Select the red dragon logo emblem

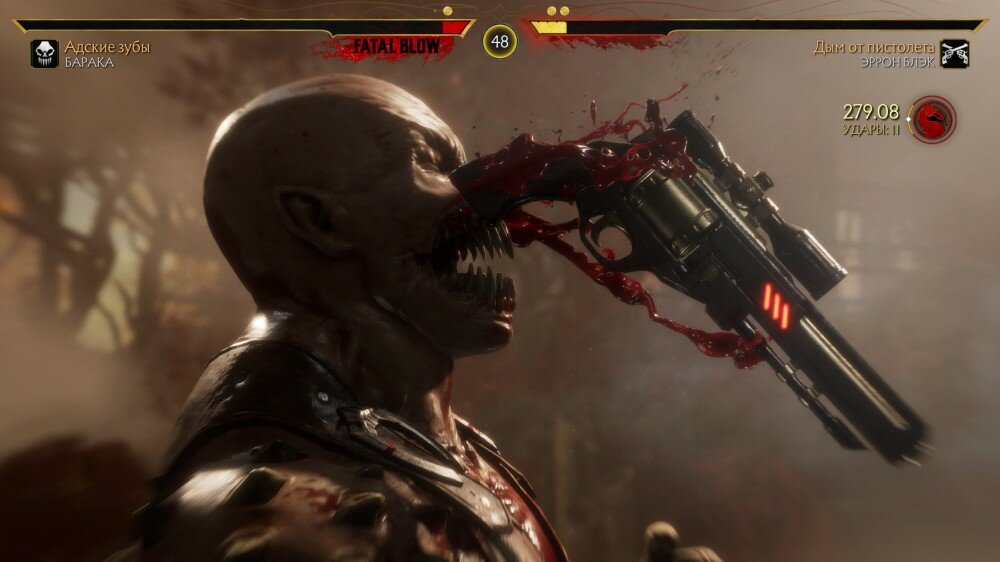[933, 119]
